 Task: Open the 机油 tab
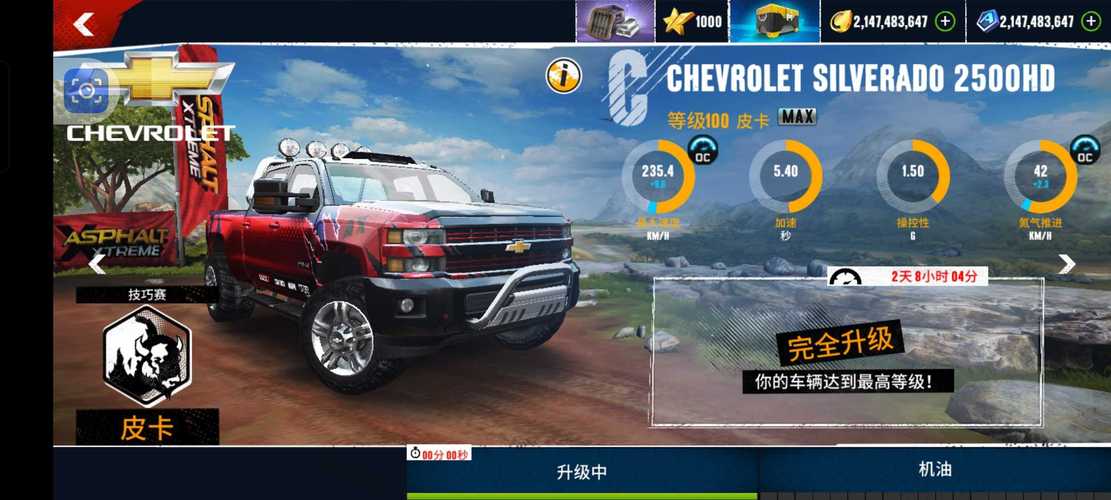pyautogui.click(x=935, y=469)
